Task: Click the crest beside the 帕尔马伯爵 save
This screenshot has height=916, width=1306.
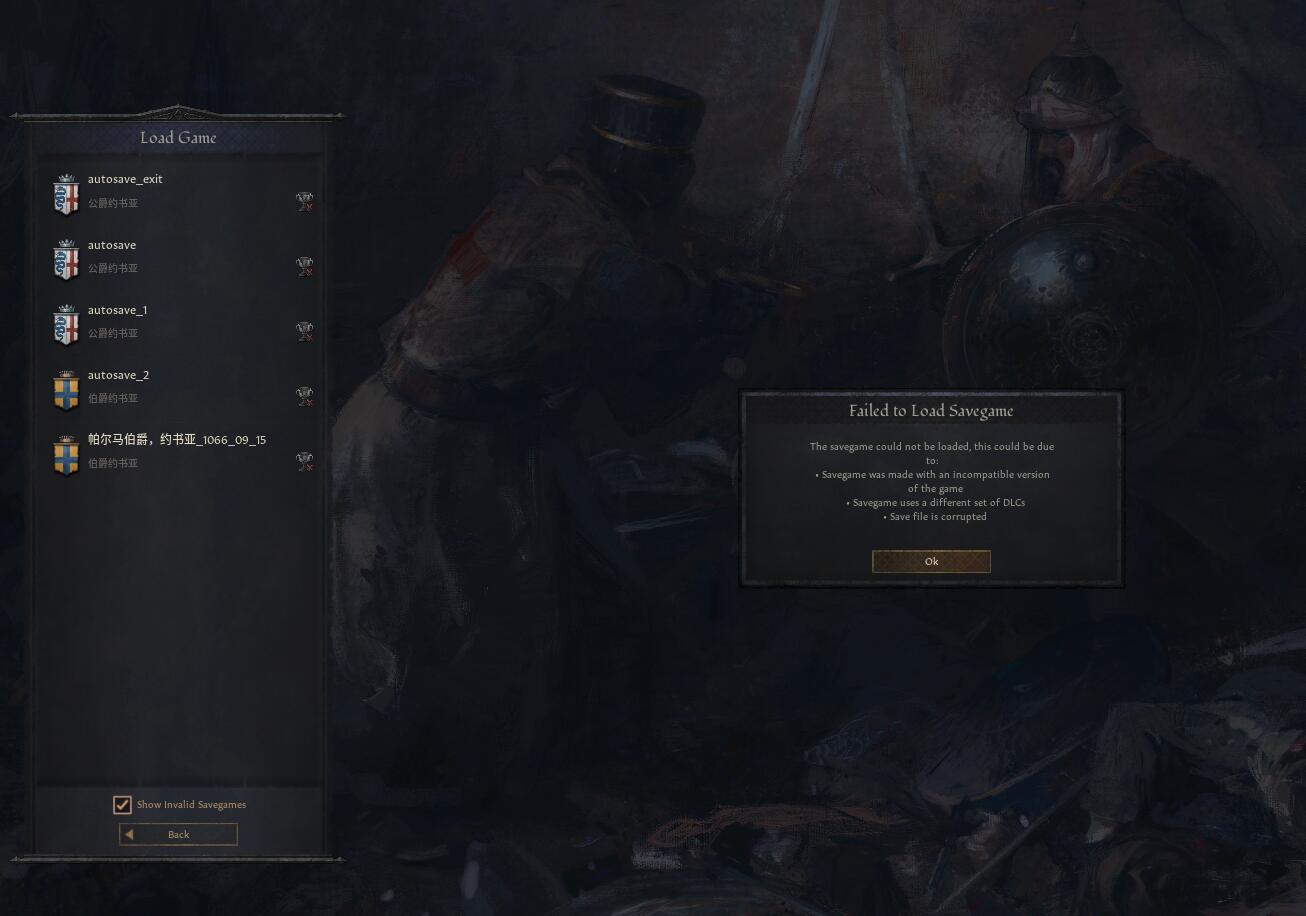Action: [66, 456]
